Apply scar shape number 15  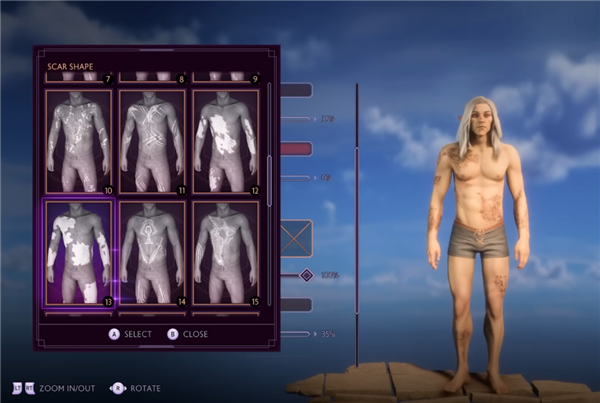224,251
